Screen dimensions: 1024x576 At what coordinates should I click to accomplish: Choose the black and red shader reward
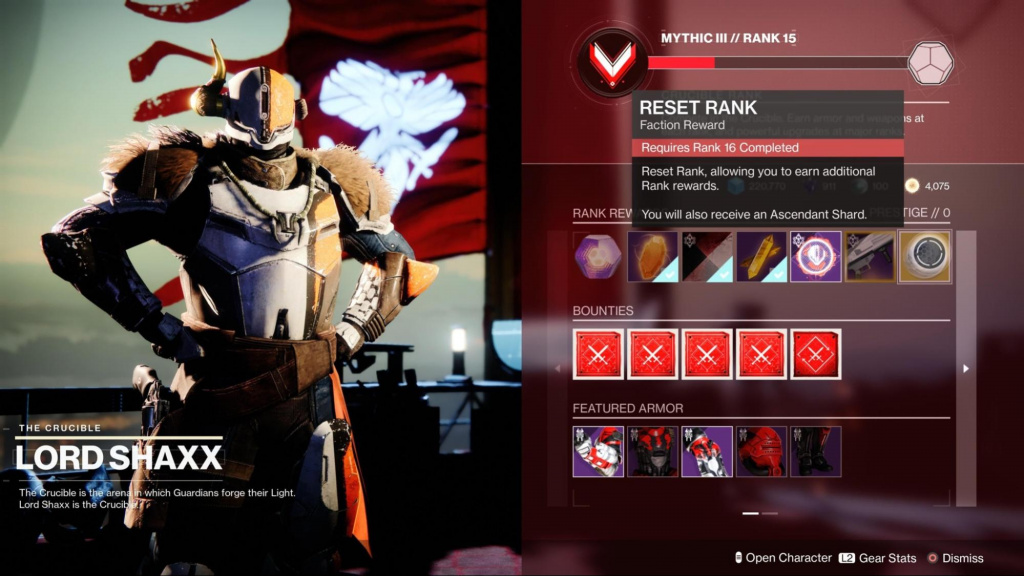(707, 257)
